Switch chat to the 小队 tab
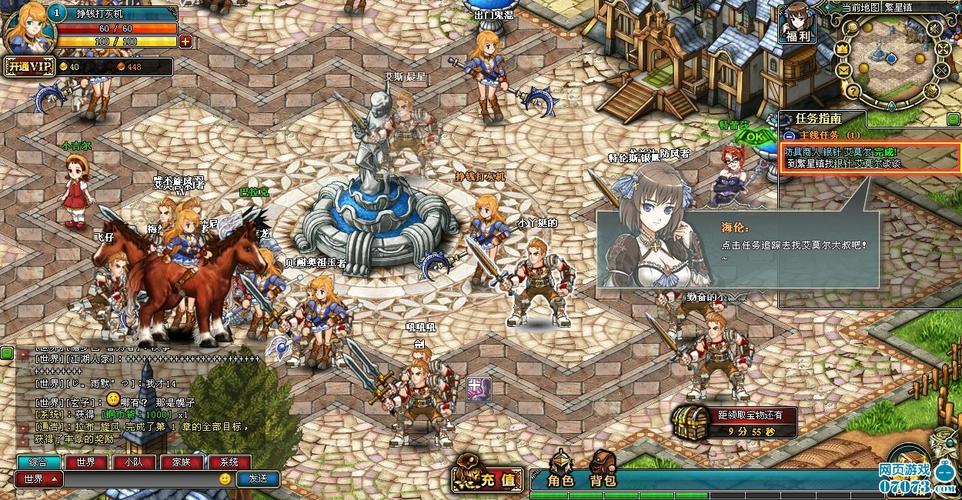Viewport: 962px width, 500px height. 132,463
